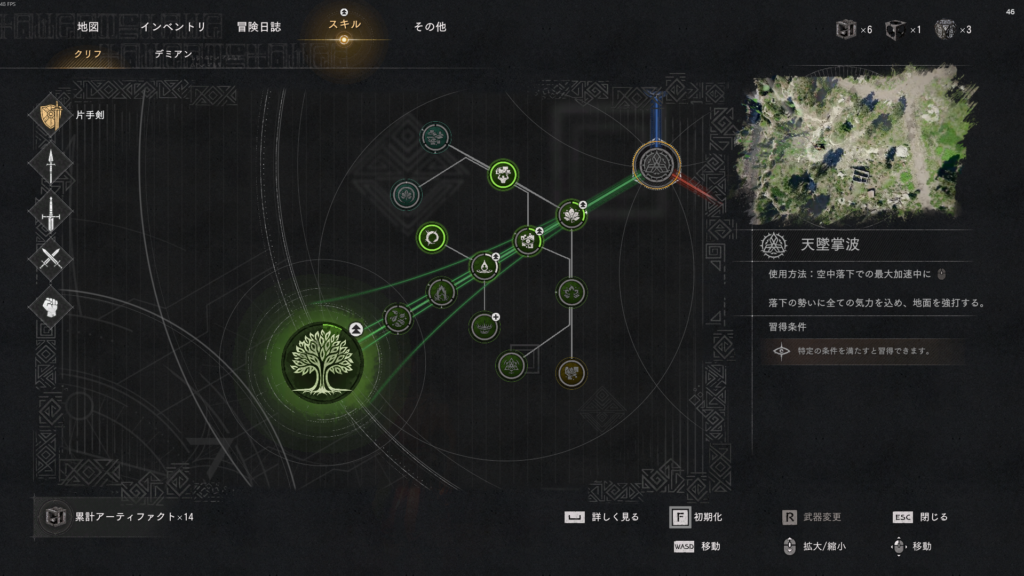Screen dimensions: 1024x576
Task: Open the 冒険日誌 journal tab
Action: pos(259,27)
